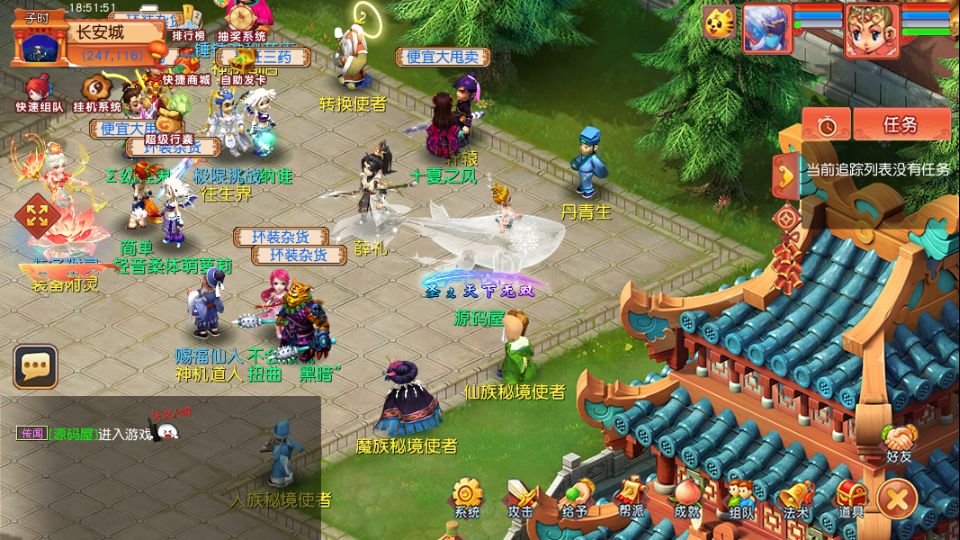The image size is (960, 540).
Task: Select the blue-haired pet portrait
Action: point(767,28)
